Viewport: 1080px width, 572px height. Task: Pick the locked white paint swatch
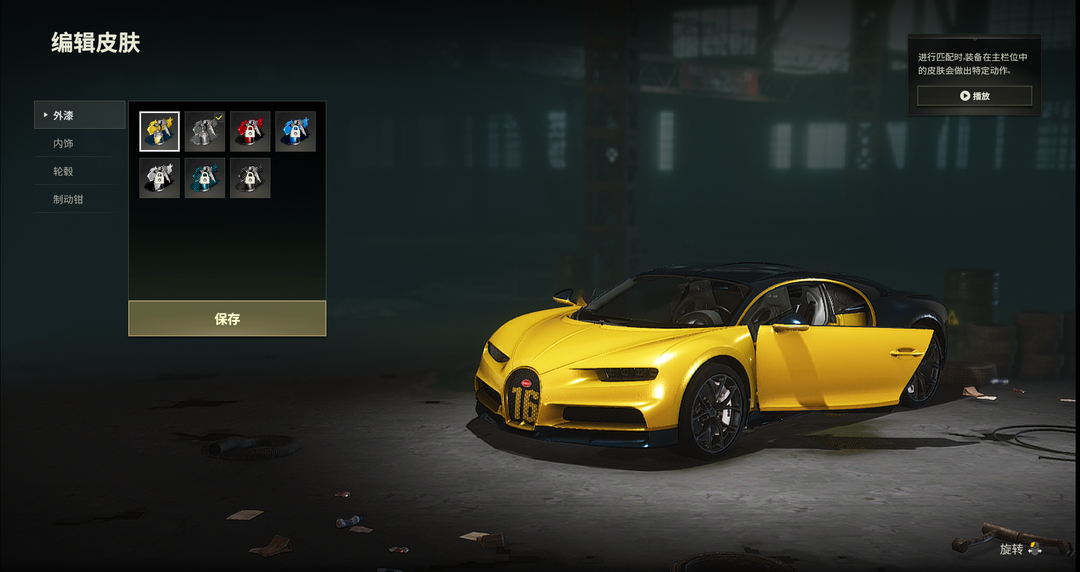160,178
